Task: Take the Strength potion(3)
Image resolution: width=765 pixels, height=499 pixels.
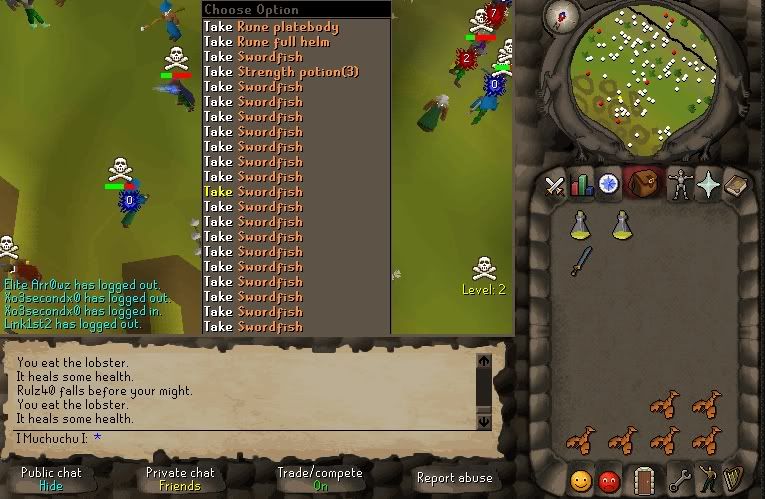Action: (281, 72)
